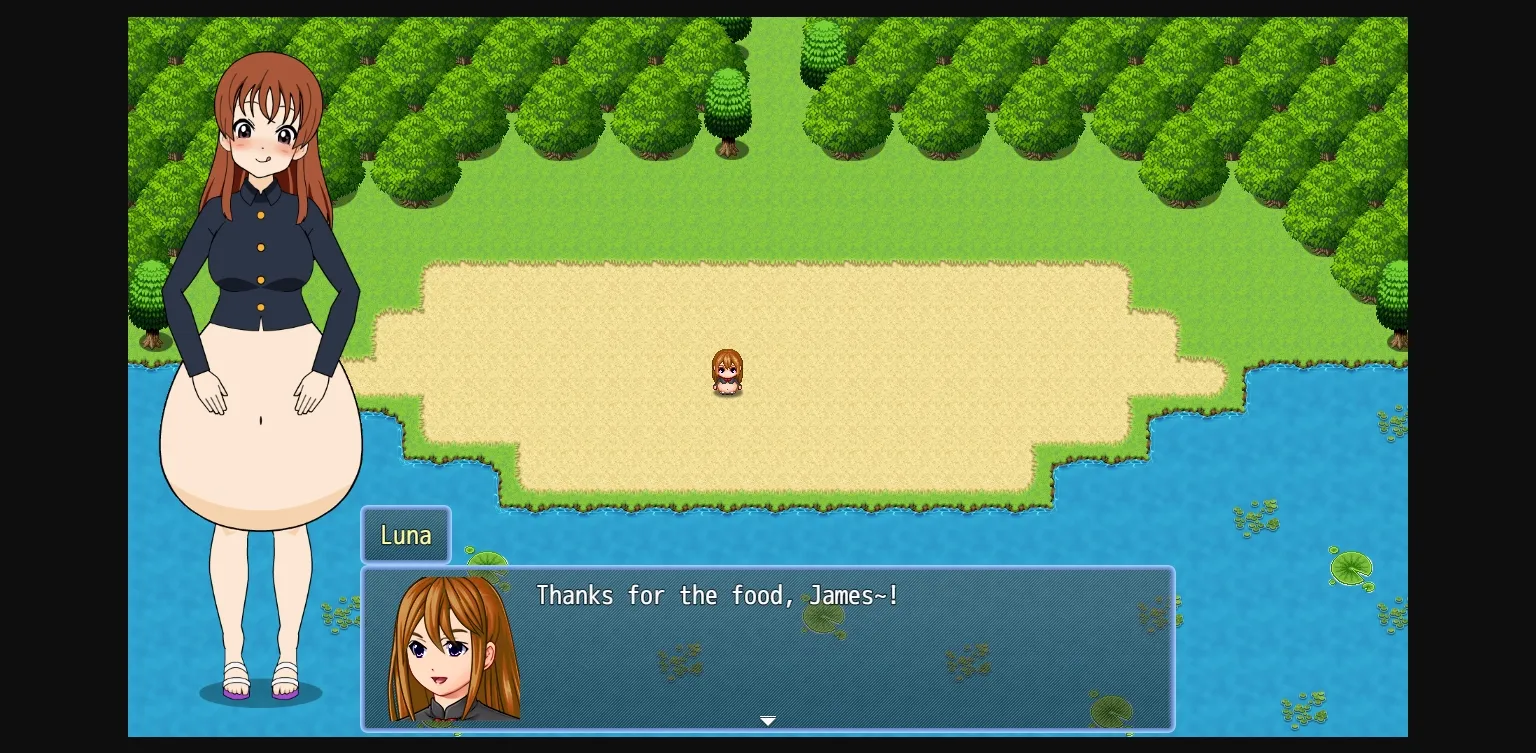This screenshot has width=1536, height=753.
Task: Click the Luna character sprite on the sand
Action: (x=728, y=372)
